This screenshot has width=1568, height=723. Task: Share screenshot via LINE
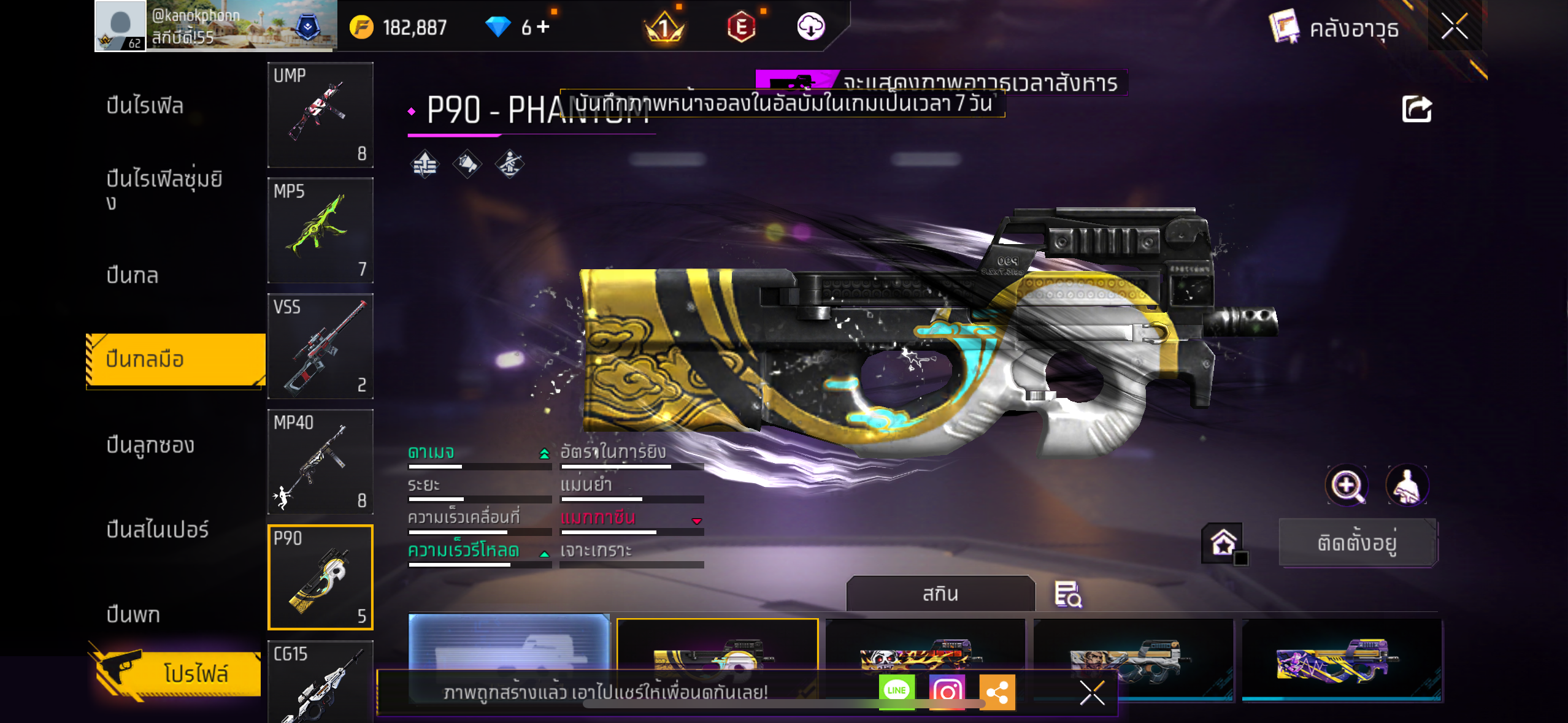896,691
